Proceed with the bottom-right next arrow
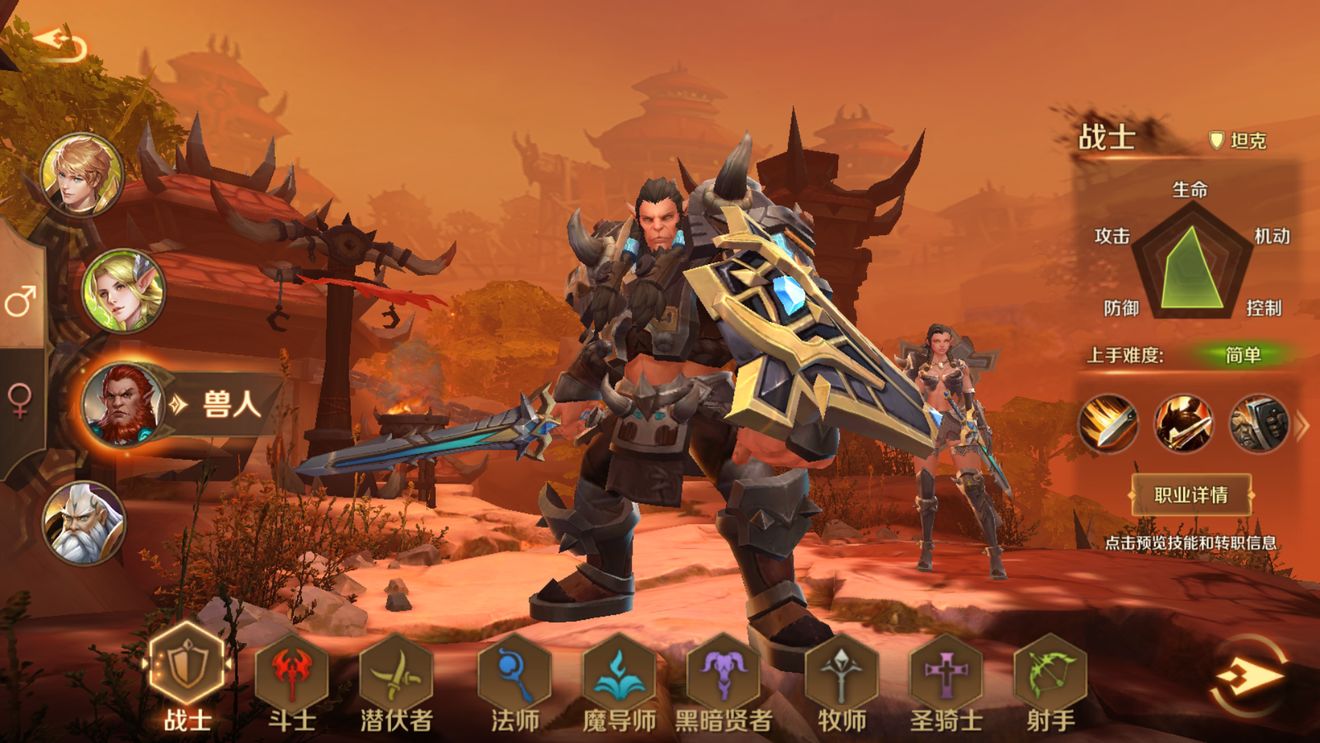This screenshot has height=743, width=1320. pyautogui.click(x=1249, y=677)
